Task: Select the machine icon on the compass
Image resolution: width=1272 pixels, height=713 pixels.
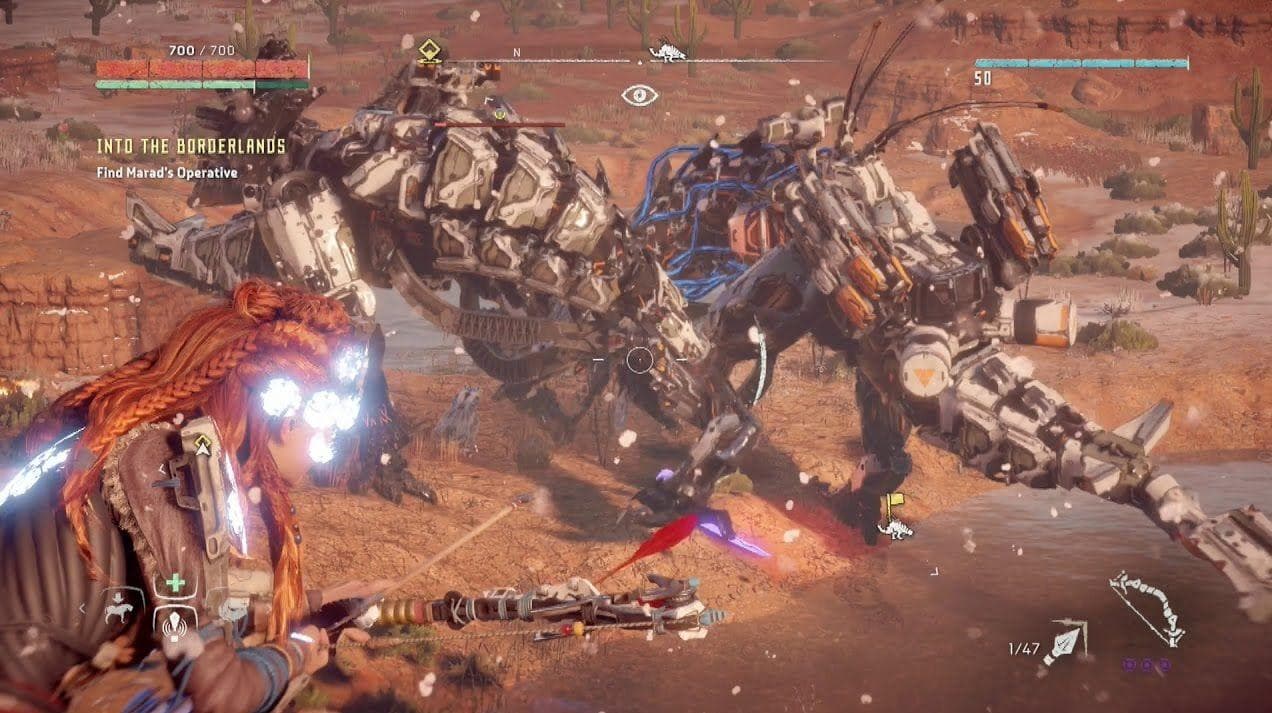Action: pos(666,51)
